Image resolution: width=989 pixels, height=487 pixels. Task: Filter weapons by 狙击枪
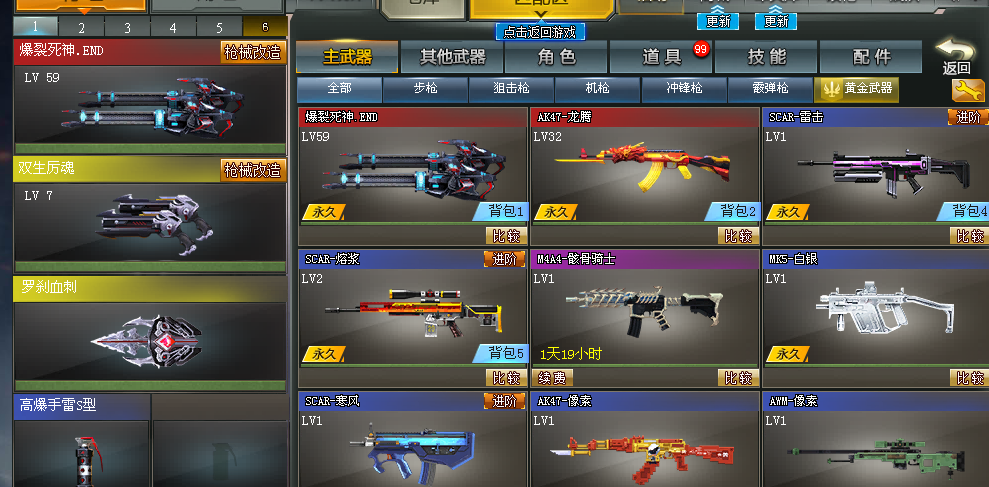(x=511, y=90)
